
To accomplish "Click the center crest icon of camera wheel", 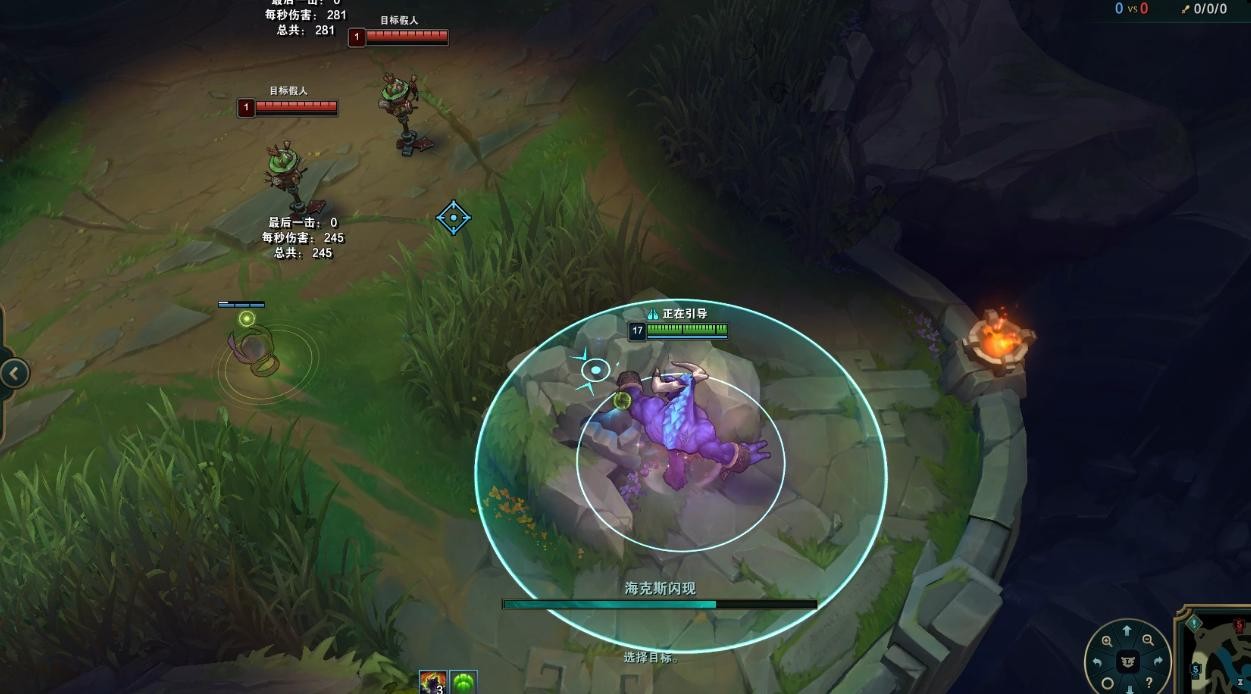I will point(1127,661).
